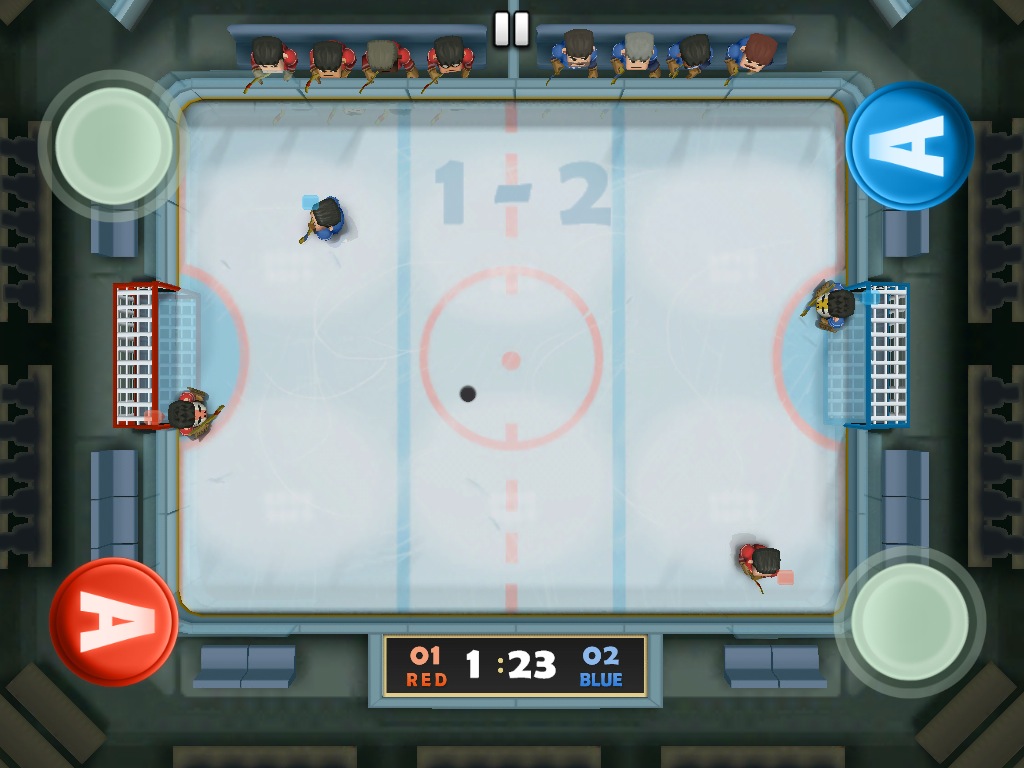The height and width of the screenshot is (768, 1024).
Task: Touch the green joystick beside the red goal
Action: (114, 146)
